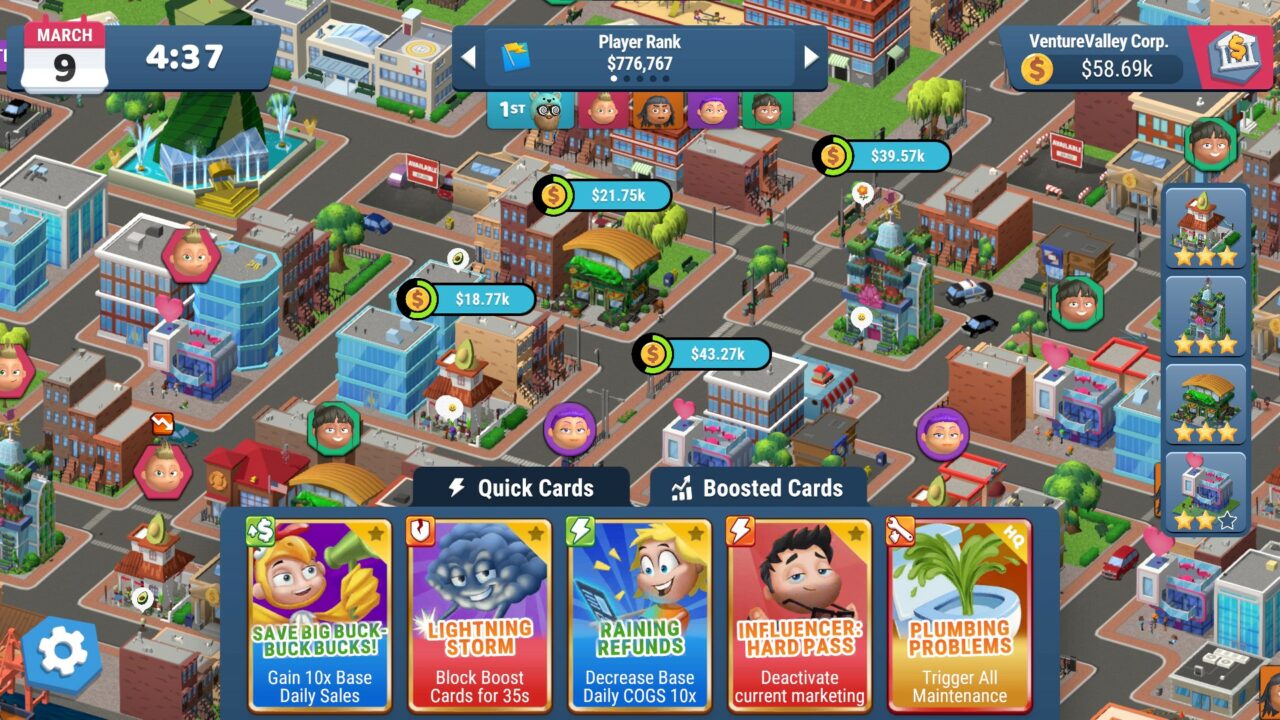
Task: Collect the $39.57k money bubble
Action: [x=880, y=156]
